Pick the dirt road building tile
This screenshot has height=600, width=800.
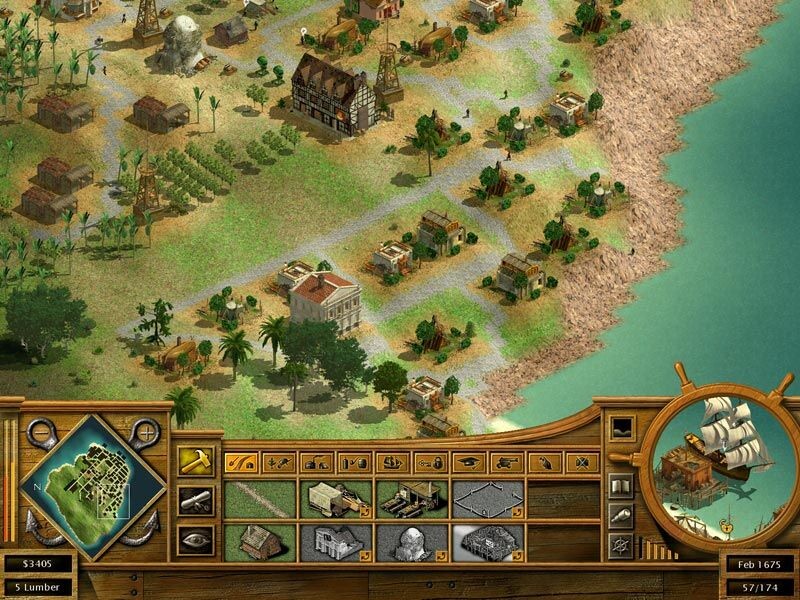[x=260, y=497]
